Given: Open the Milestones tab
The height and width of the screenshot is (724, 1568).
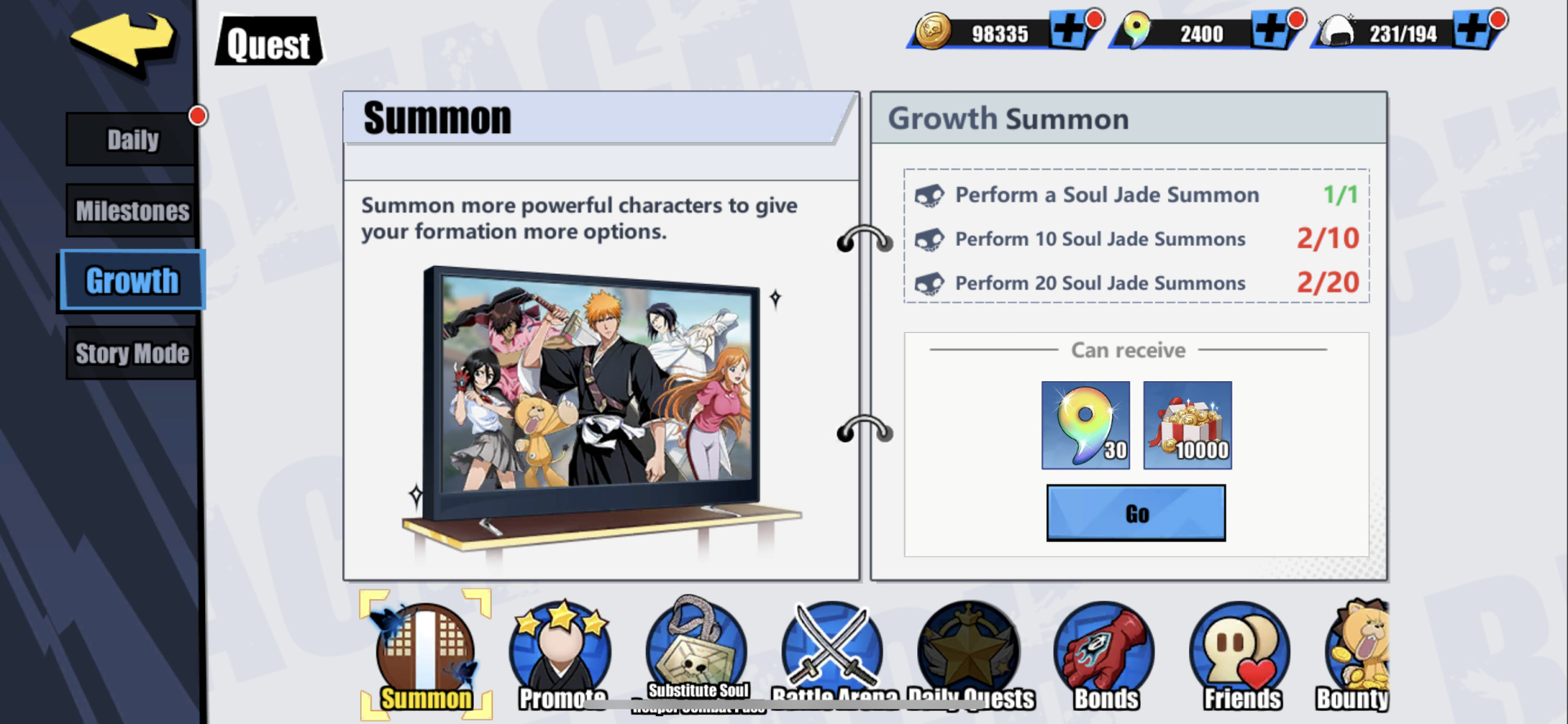Looking at the screenshot, I should [131, 210].
